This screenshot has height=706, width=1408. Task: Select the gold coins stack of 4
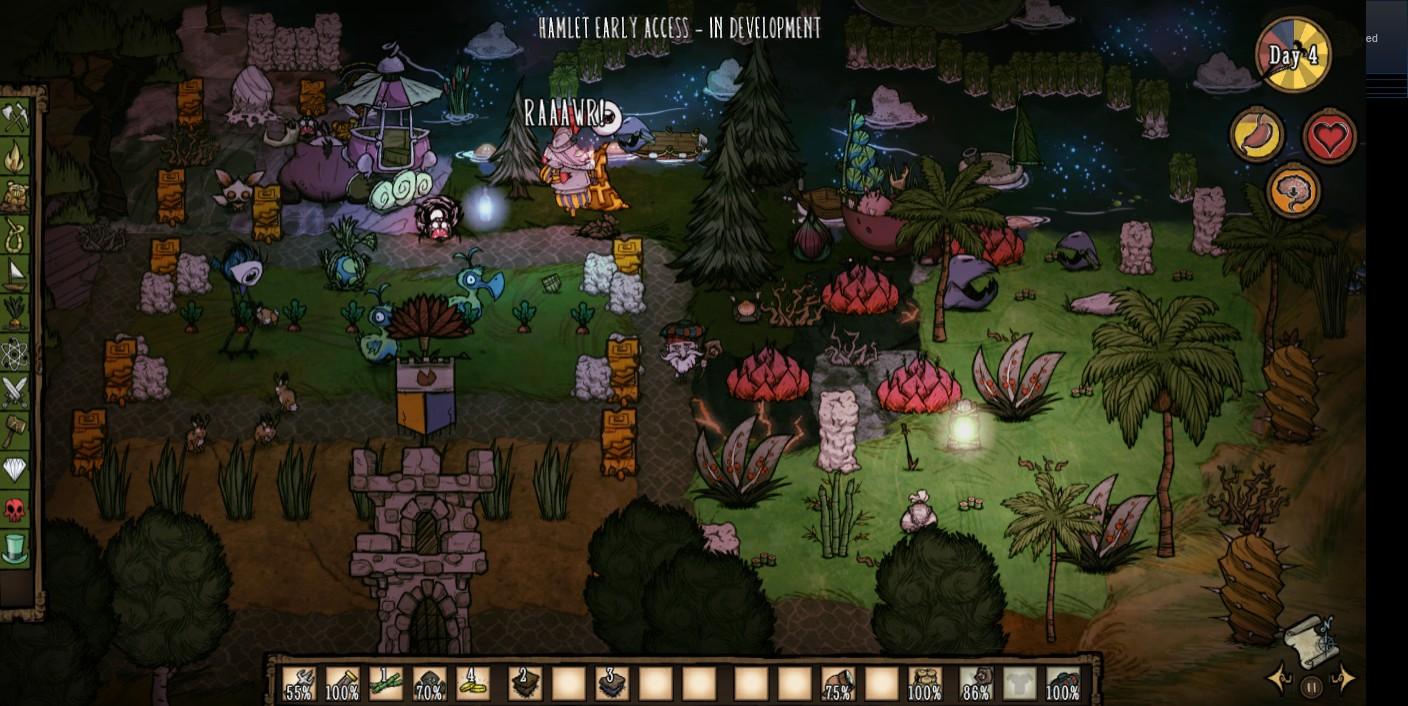point(473,684)
